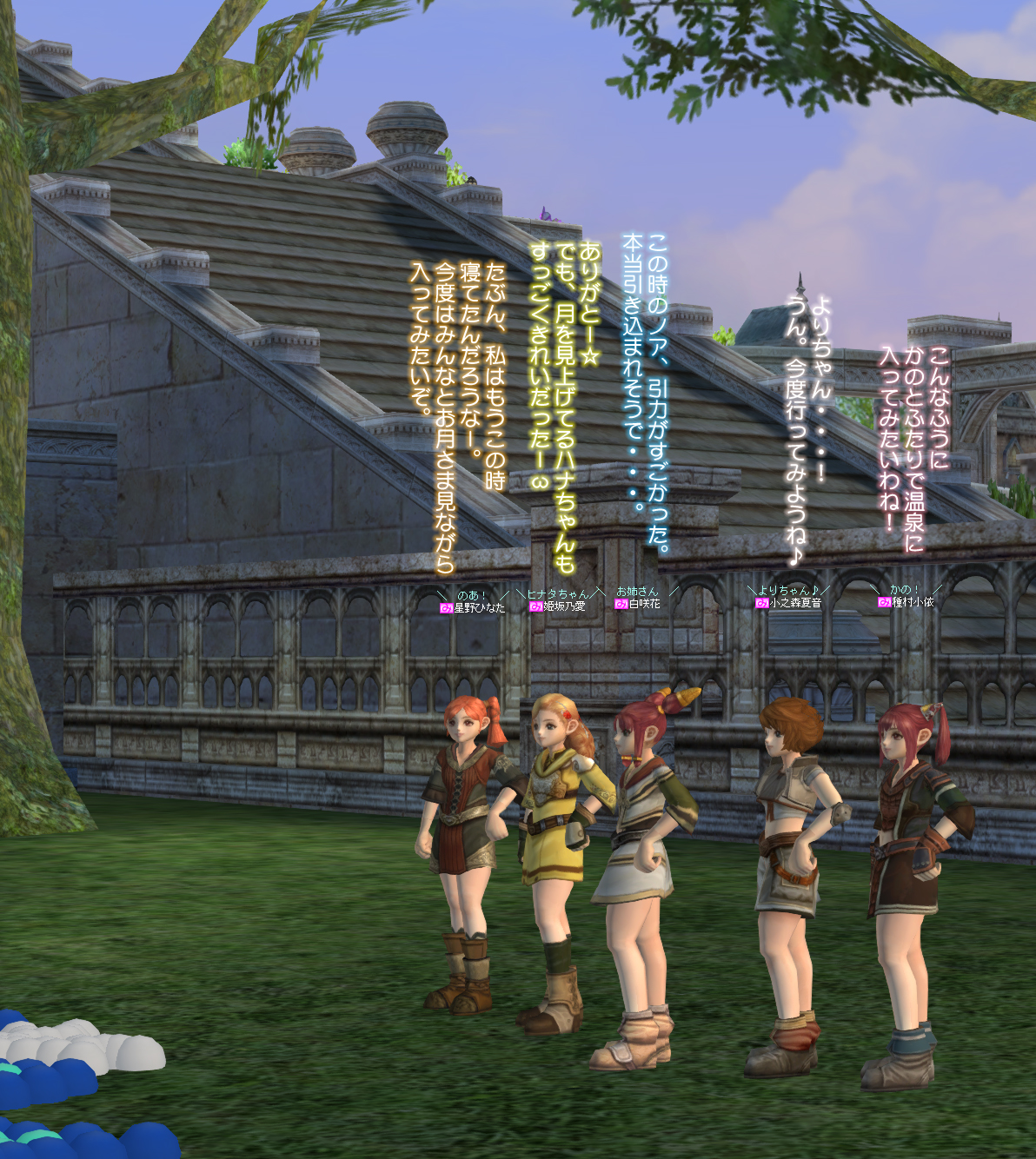Viewport: 1036px width, 1159px height.
Task: Select the 種村小依 player nameplate
Action: [912, 602]
